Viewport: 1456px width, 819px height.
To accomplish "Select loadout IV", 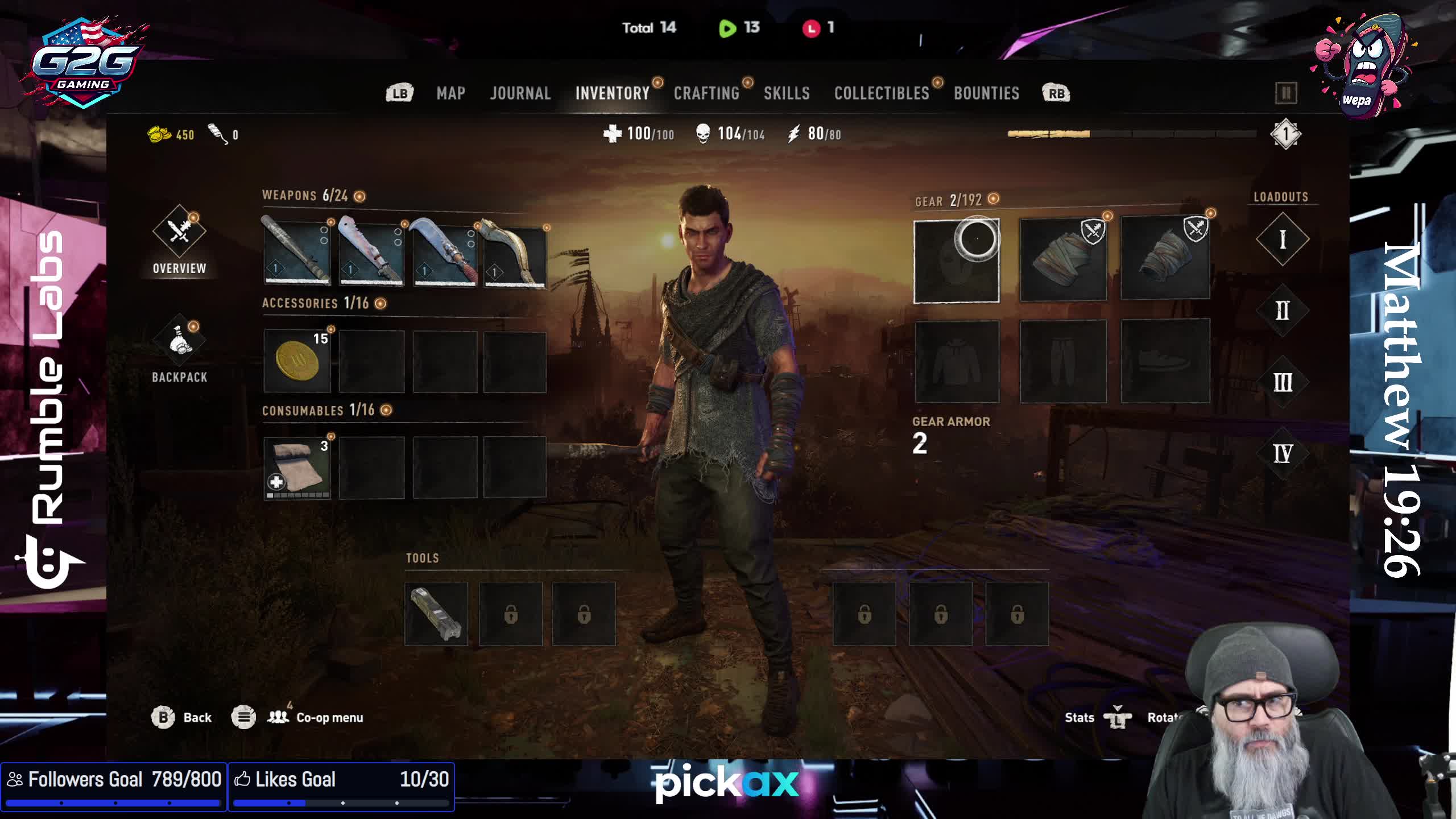I will pos(1283,454).
